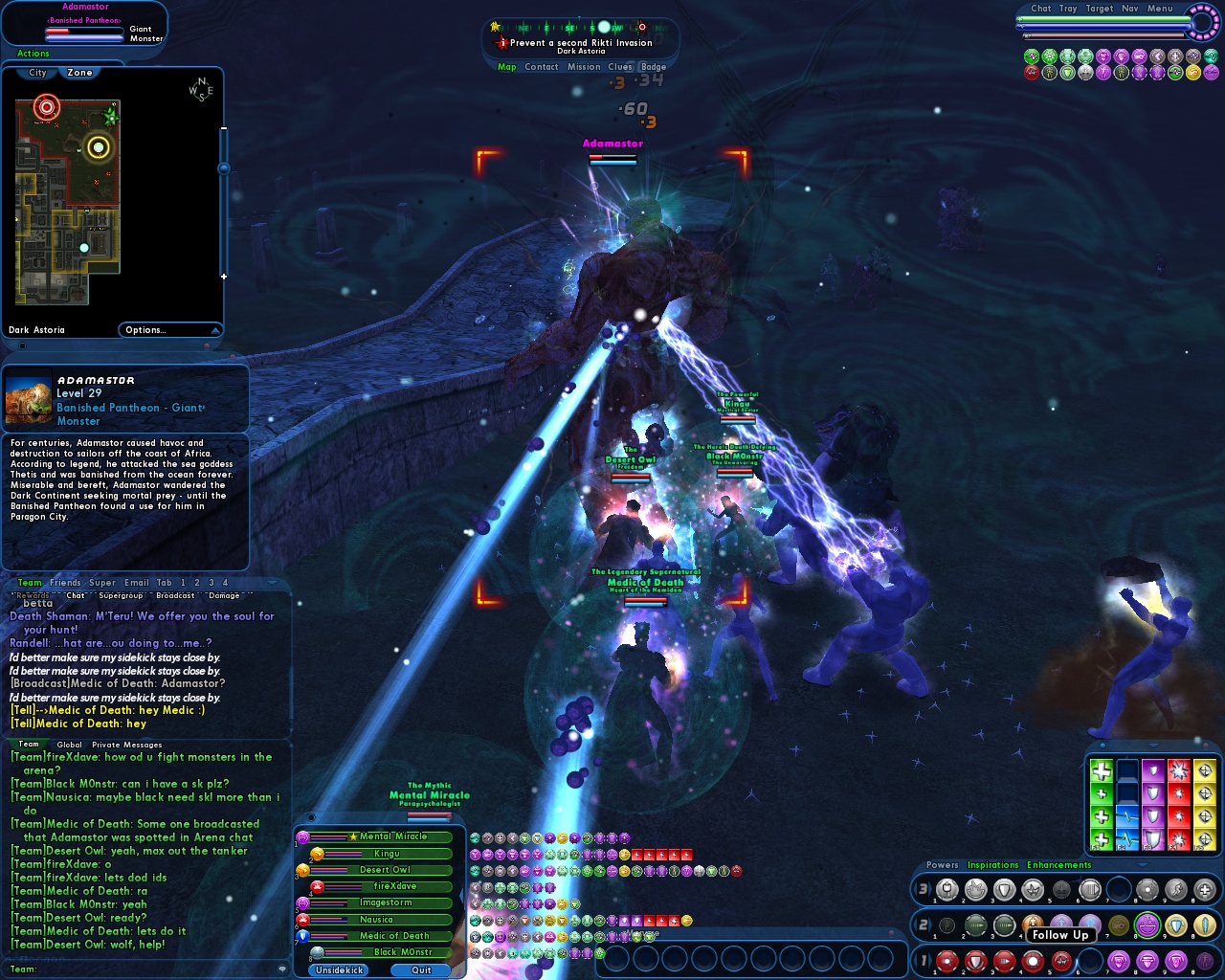Select the Email chat tab

pyautogui.click(x=137, y=583)
